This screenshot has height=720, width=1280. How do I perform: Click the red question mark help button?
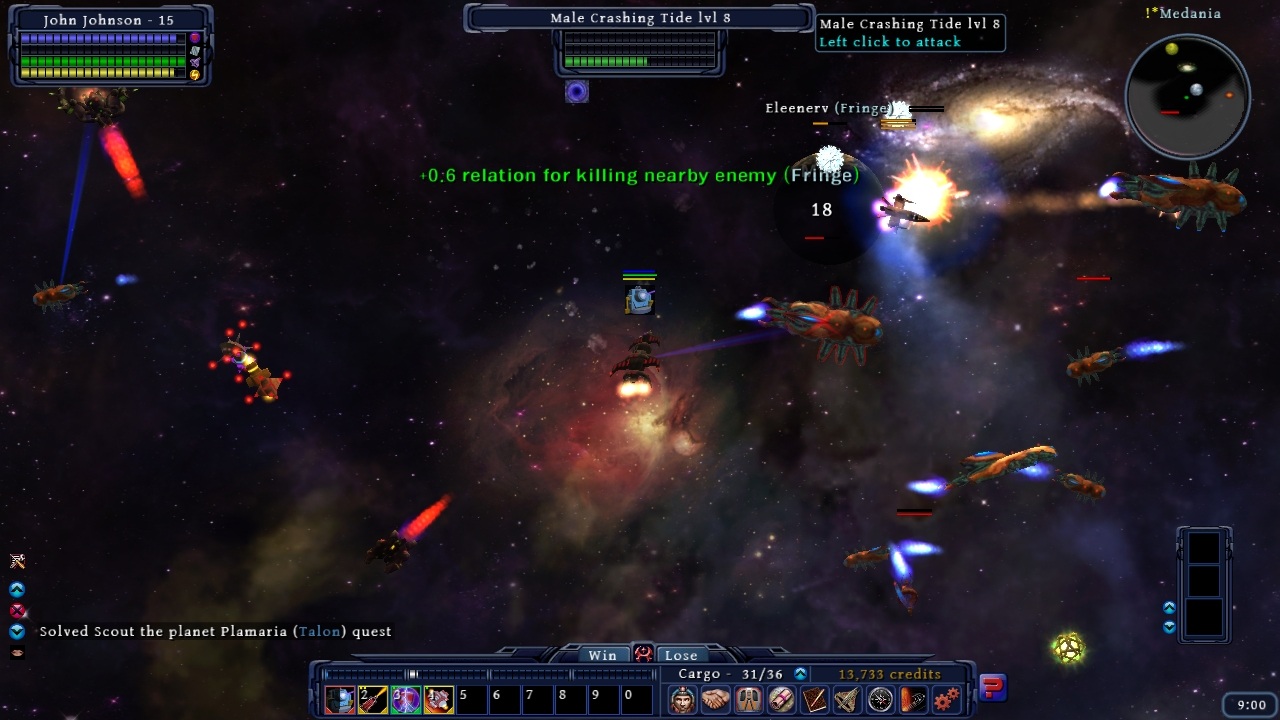[992, 687]
